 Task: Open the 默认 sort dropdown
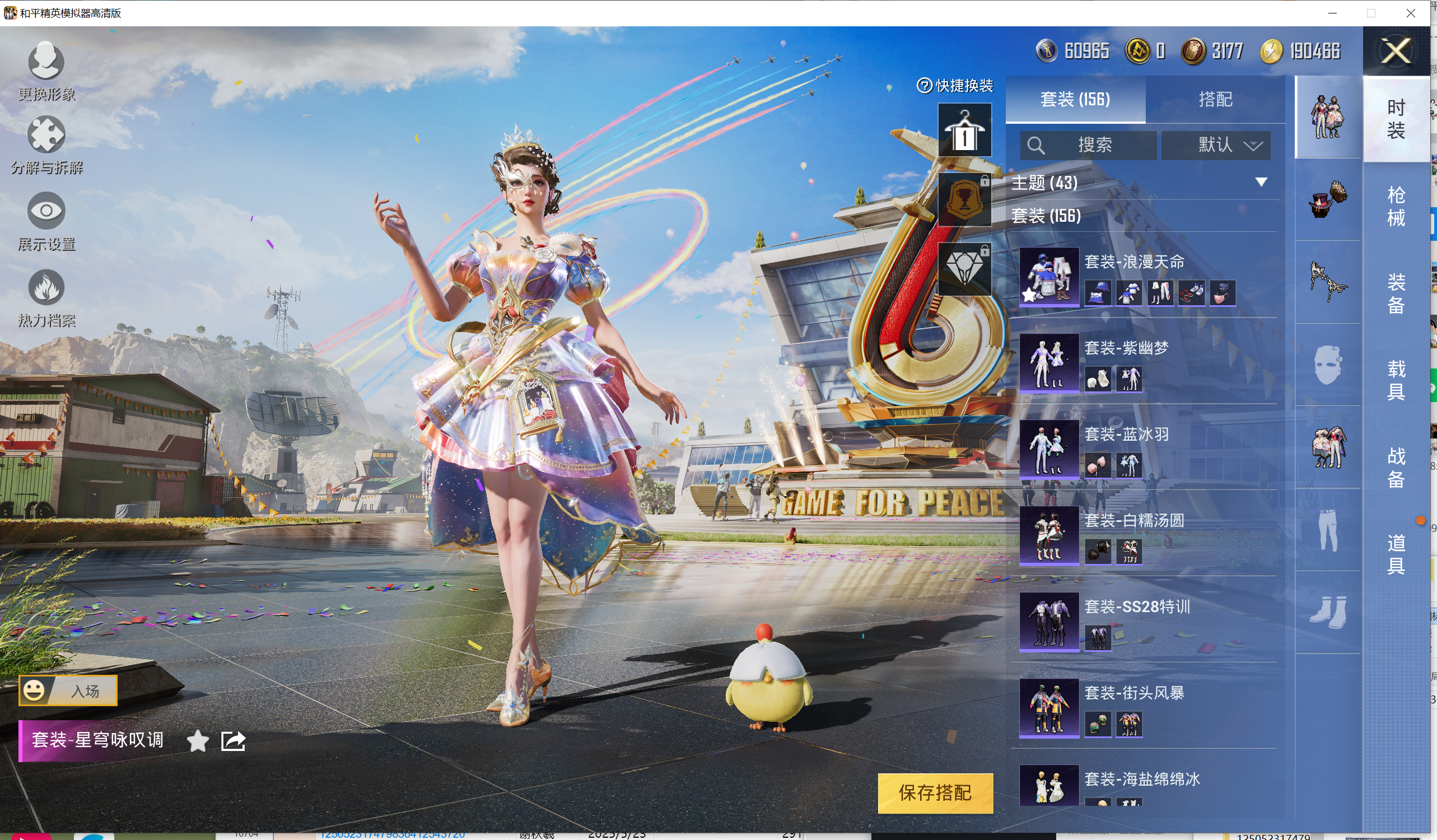[1215, 145]
